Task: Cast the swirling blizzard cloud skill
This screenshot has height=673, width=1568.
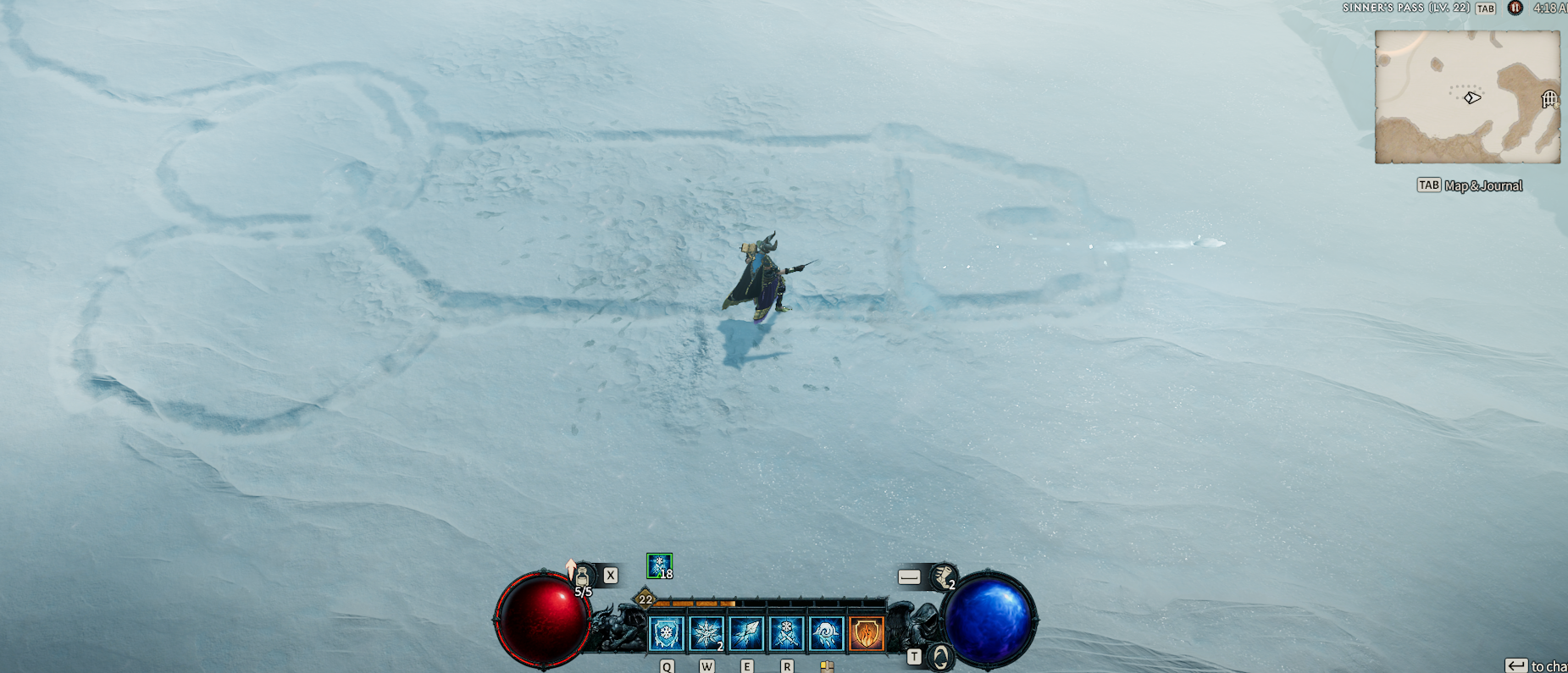Action: coord(826,633)
